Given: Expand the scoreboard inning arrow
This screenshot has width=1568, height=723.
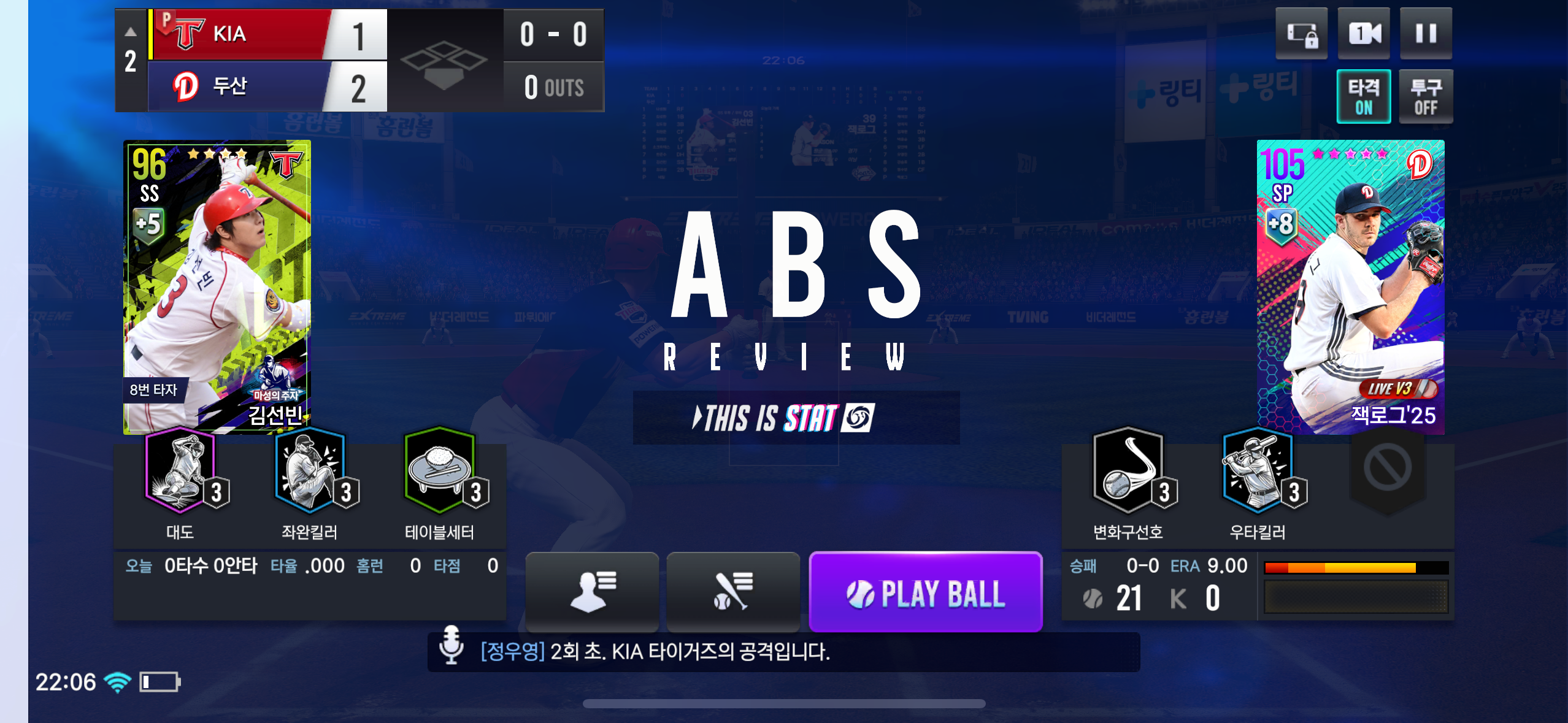Looking at the screenshot, I should [x=131, y=32].
